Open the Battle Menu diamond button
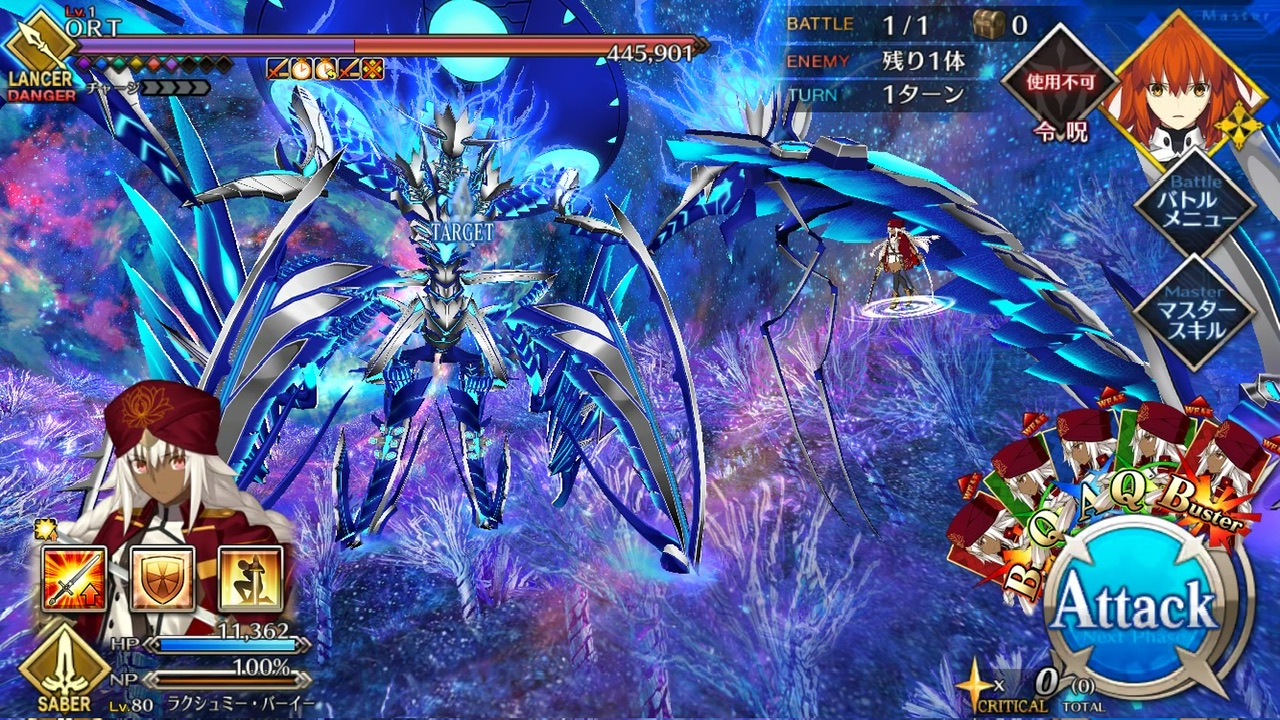The width and height of the screenshot is (1280, 720). 1195,206
